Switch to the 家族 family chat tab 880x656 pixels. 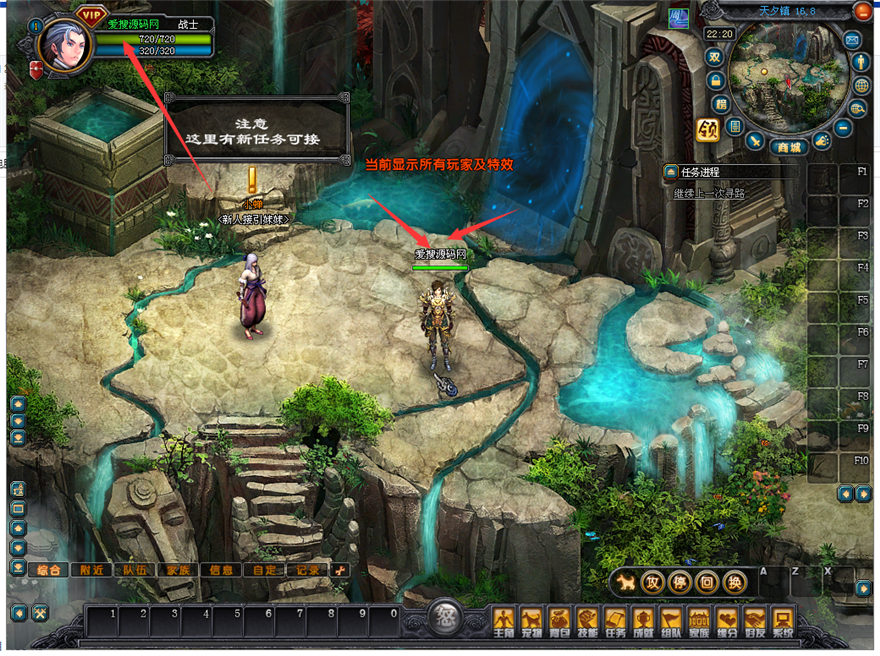click(x=178, y=569)
